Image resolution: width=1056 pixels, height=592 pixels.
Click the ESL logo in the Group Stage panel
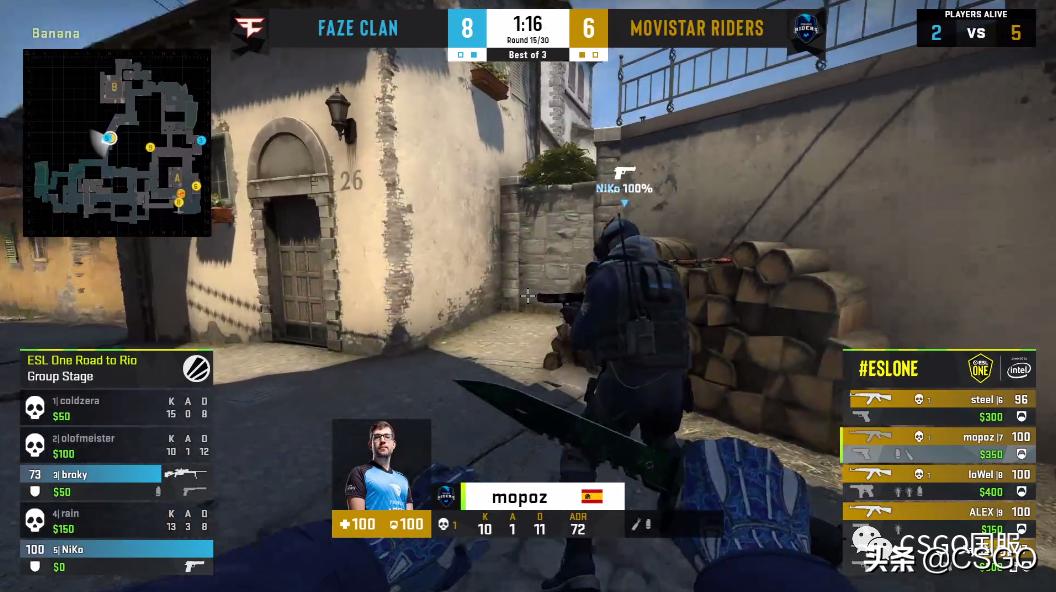point(196,368)
